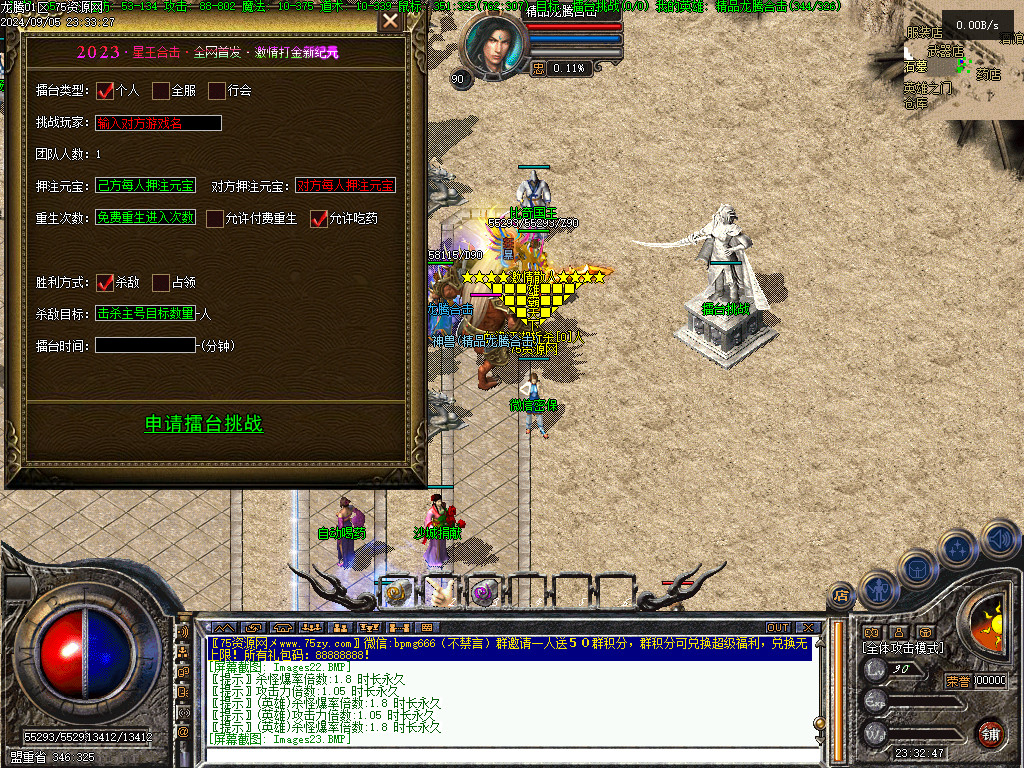The height and width of the screenshot is (768, 1024).
Task: Choose 占领 as the victory condition
Action: (161, 283)
